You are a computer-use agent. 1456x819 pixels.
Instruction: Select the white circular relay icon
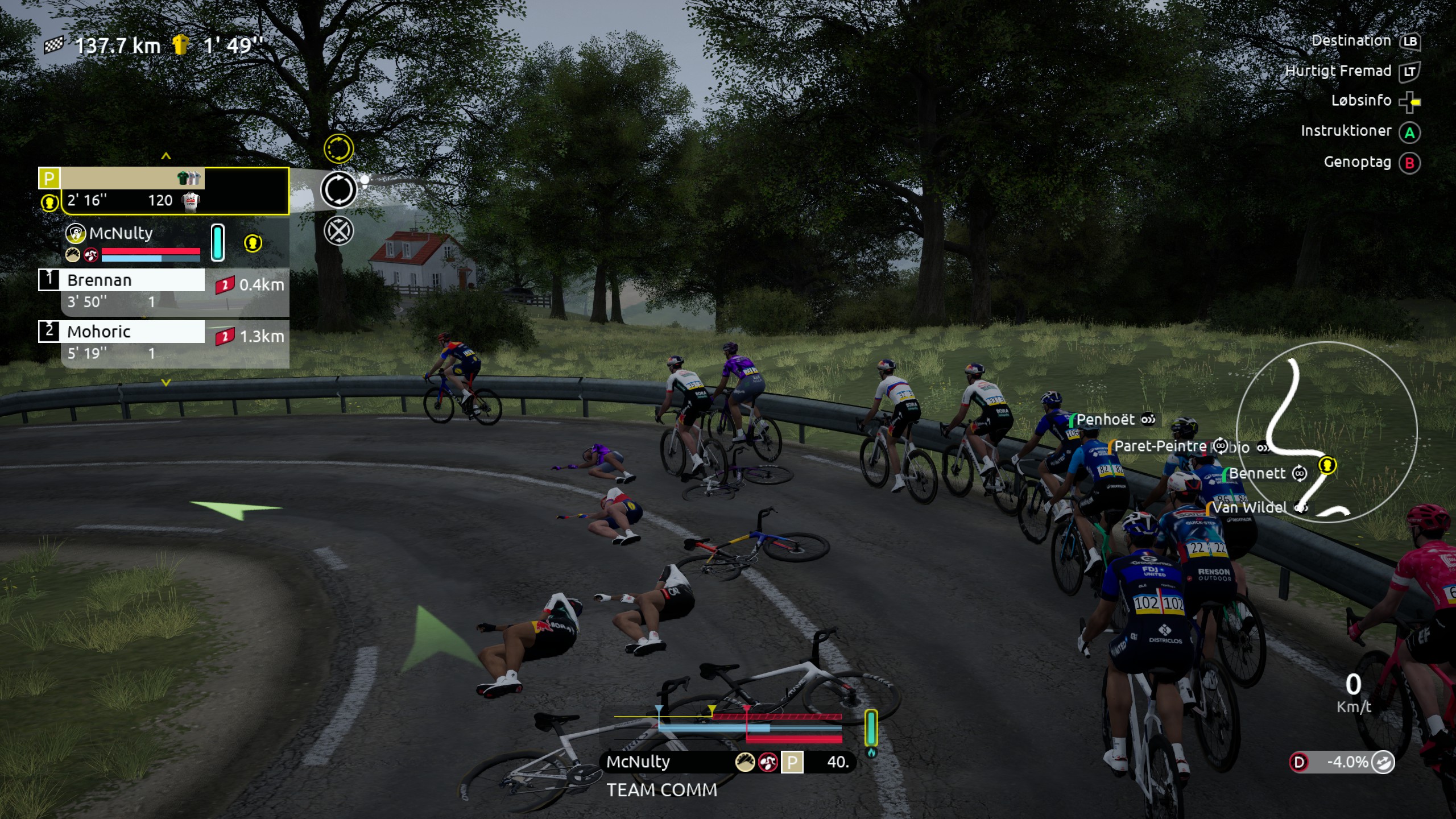338,190
